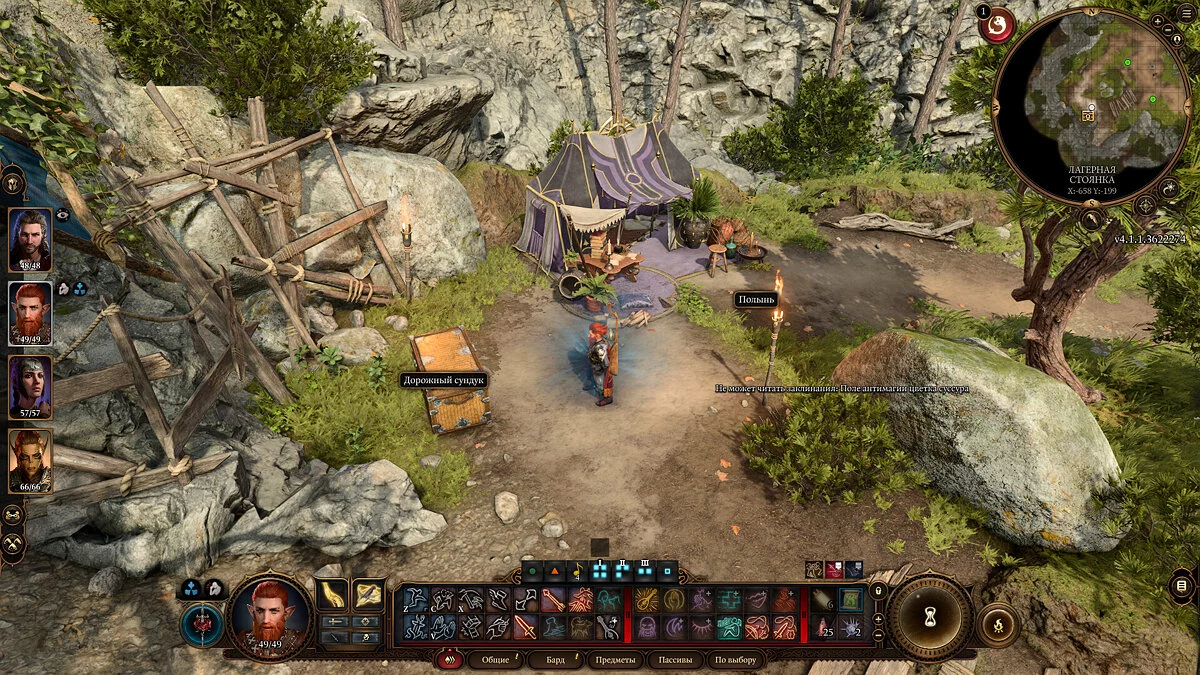The image size is (1200, 675).
Task: Click the hourglass end-turn button
Action: [930, 617]
